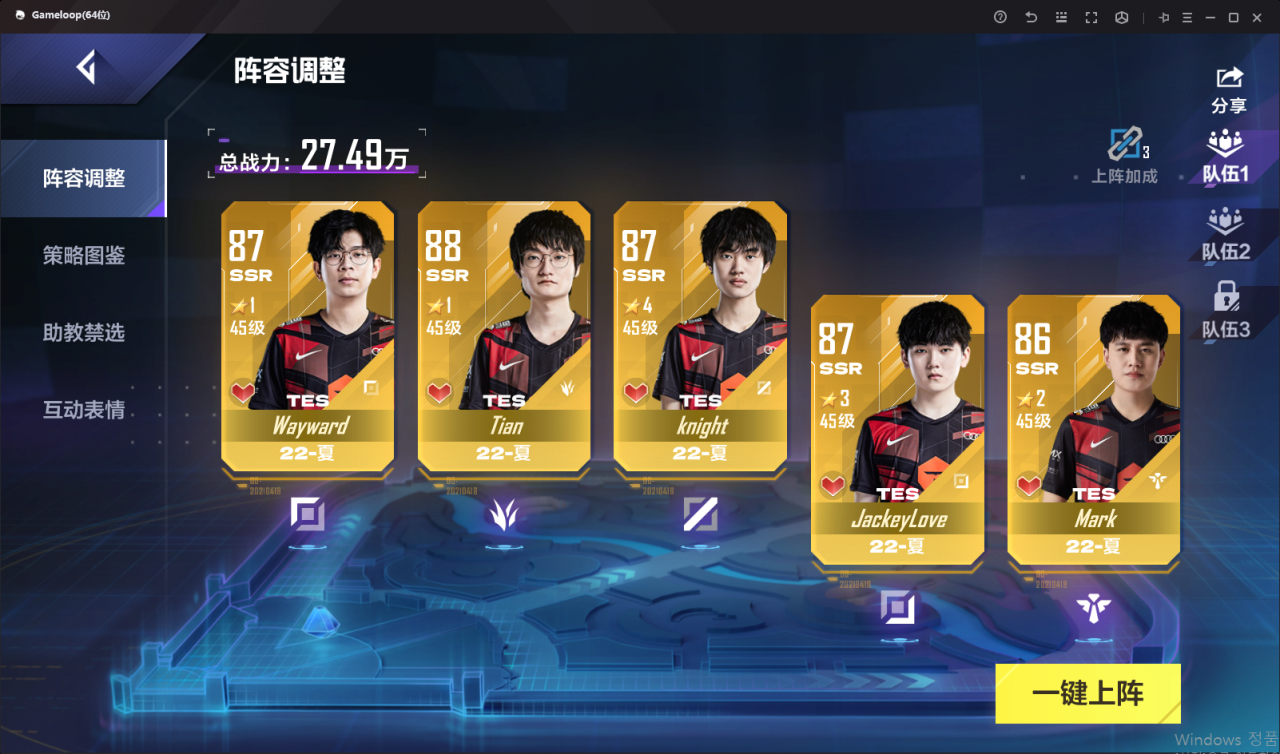The height and width of the screenshot is (754, 1280).
Task: Open the 策略图鉴 sidebar entry
Action: [83, 255]
